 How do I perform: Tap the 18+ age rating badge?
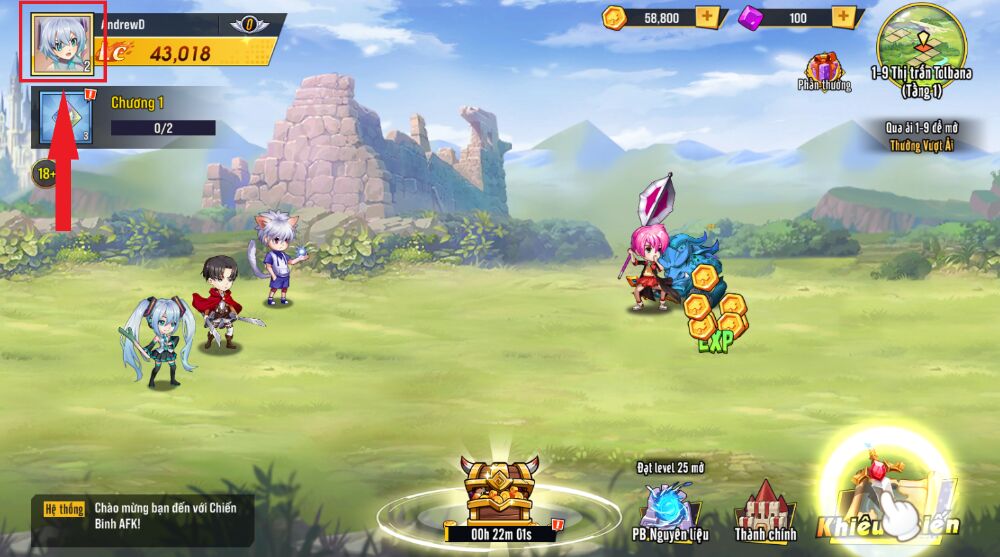[46, 173]
